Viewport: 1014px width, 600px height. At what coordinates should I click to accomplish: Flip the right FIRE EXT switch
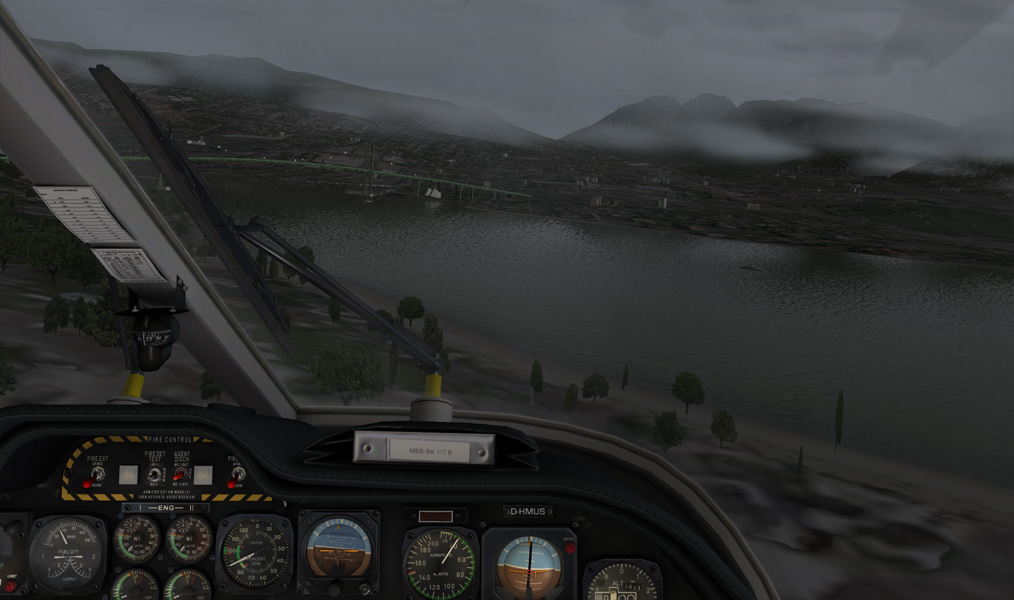coord(238,474)
